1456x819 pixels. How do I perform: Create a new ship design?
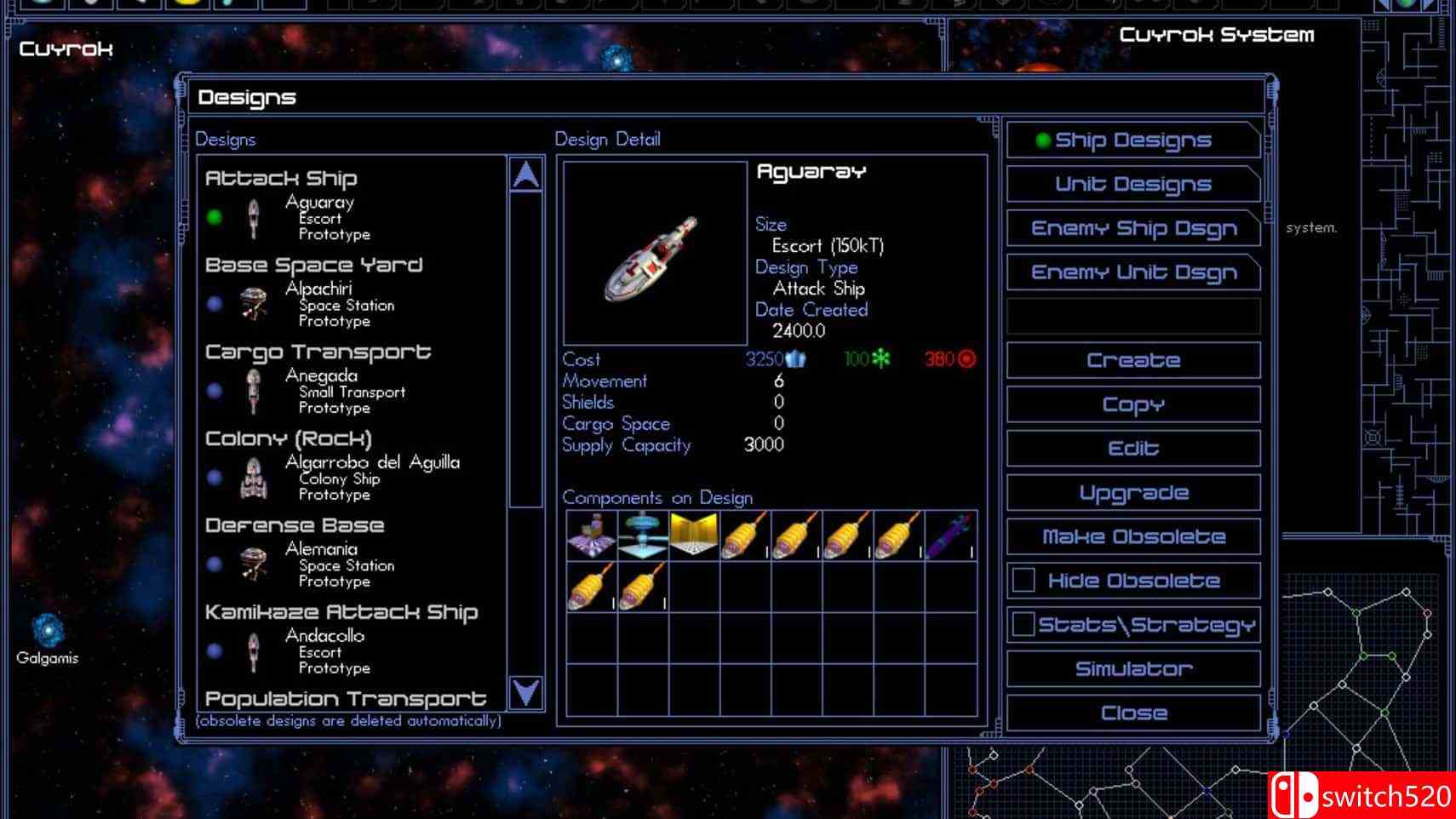(x=1132, y=361)
